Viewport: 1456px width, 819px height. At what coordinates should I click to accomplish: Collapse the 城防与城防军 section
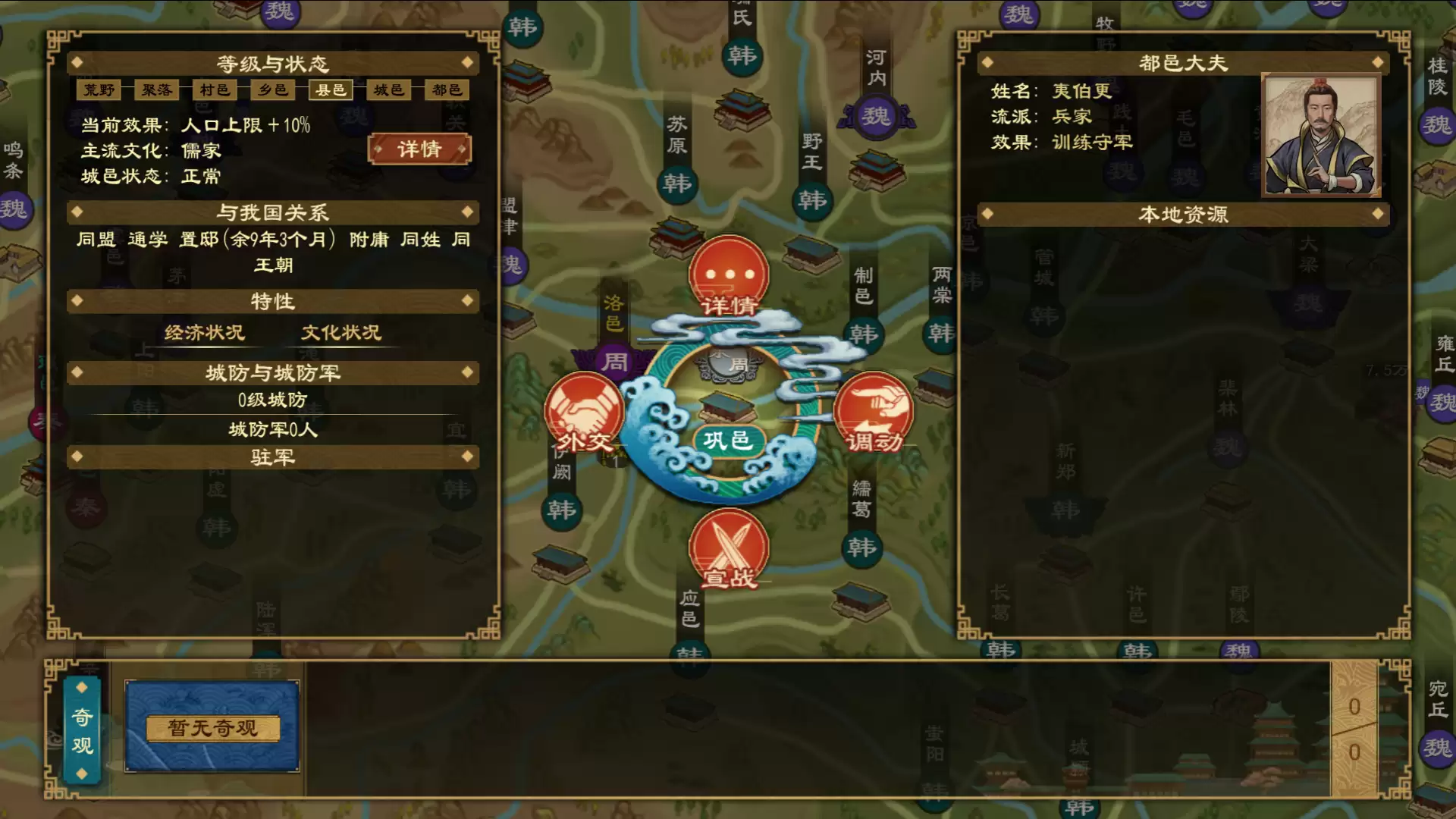pos(271,372)
